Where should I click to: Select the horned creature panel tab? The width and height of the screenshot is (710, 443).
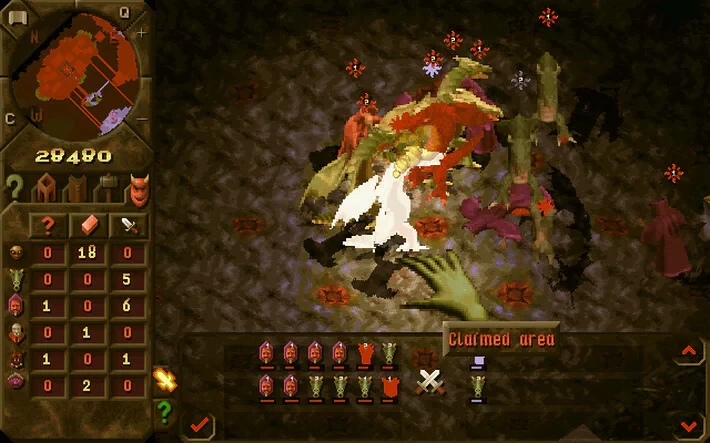coord(136,188)
